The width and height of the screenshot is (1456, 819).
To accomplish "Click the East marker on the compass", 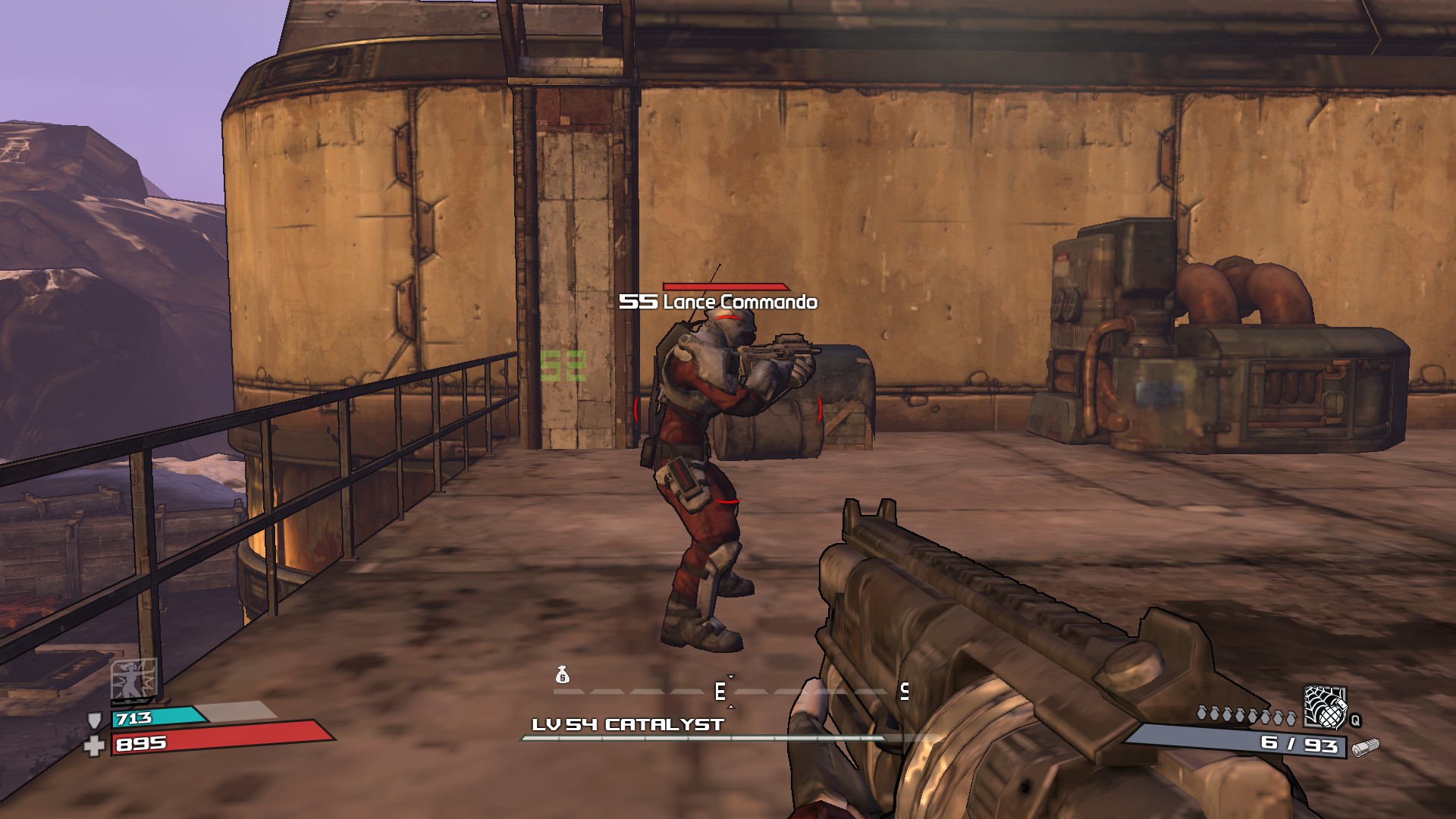I will click(x=720, y=691).
